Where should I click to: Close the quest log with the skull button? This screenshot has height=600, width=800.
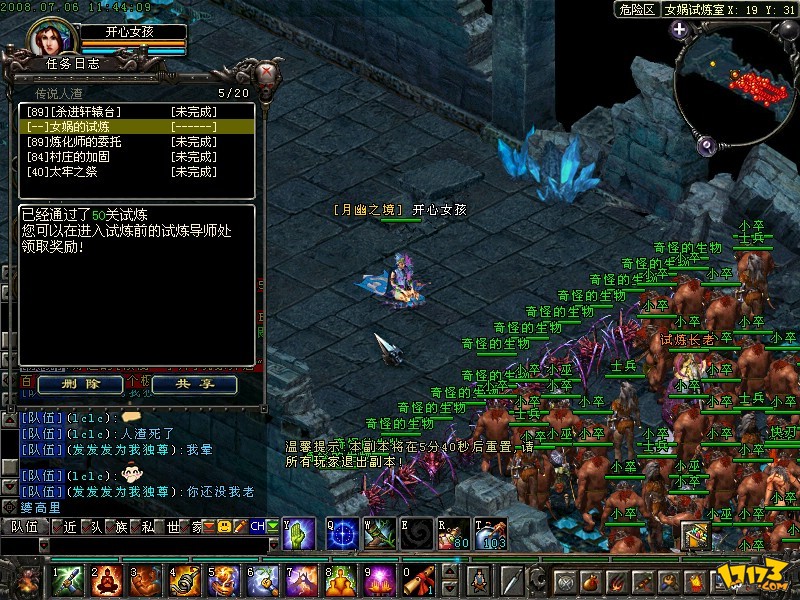[267, 73]
